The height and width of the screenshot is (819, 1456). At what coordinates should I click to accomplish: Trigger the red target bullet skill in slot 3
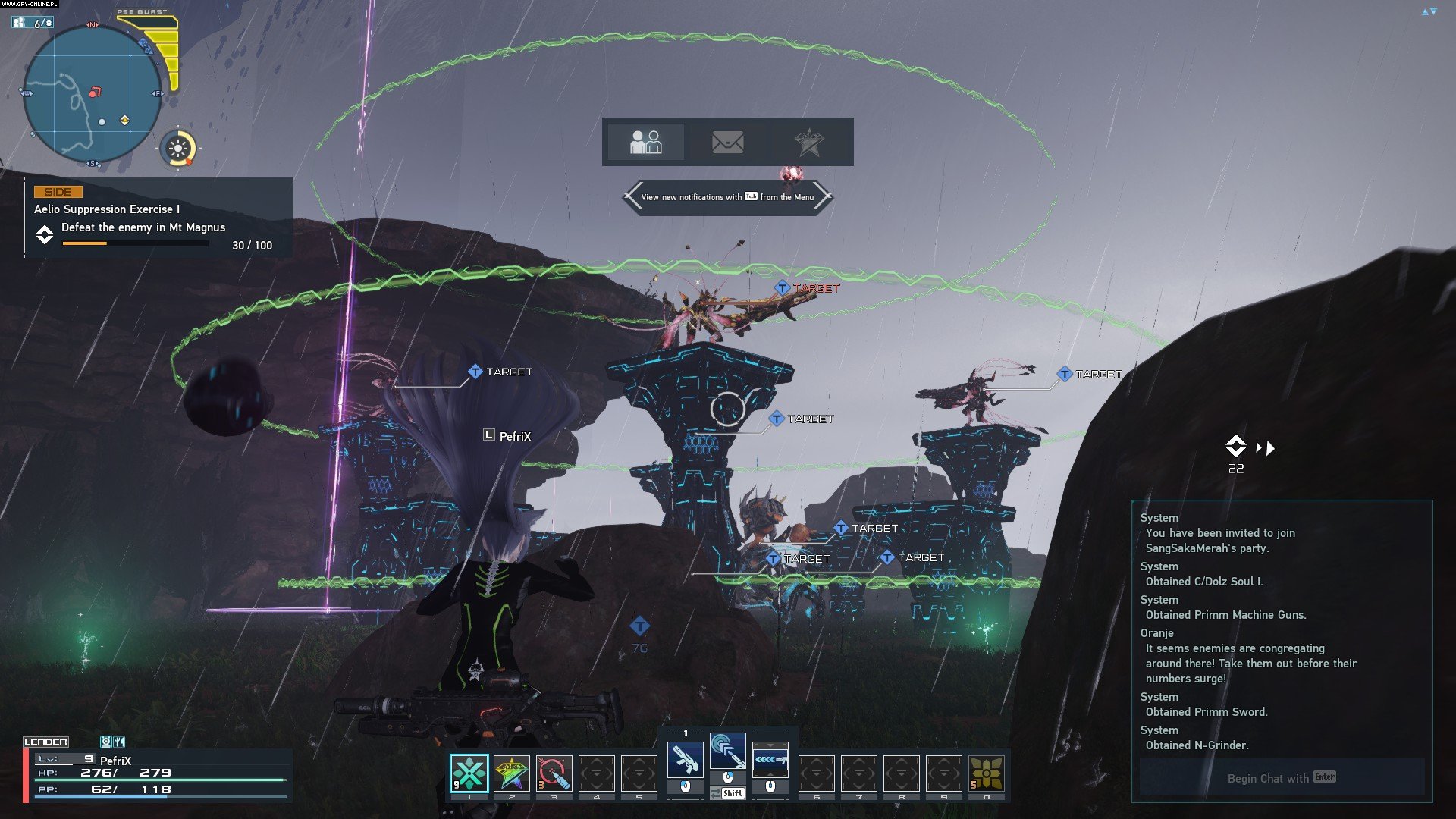pyautogui.click(x=554, y=773)
